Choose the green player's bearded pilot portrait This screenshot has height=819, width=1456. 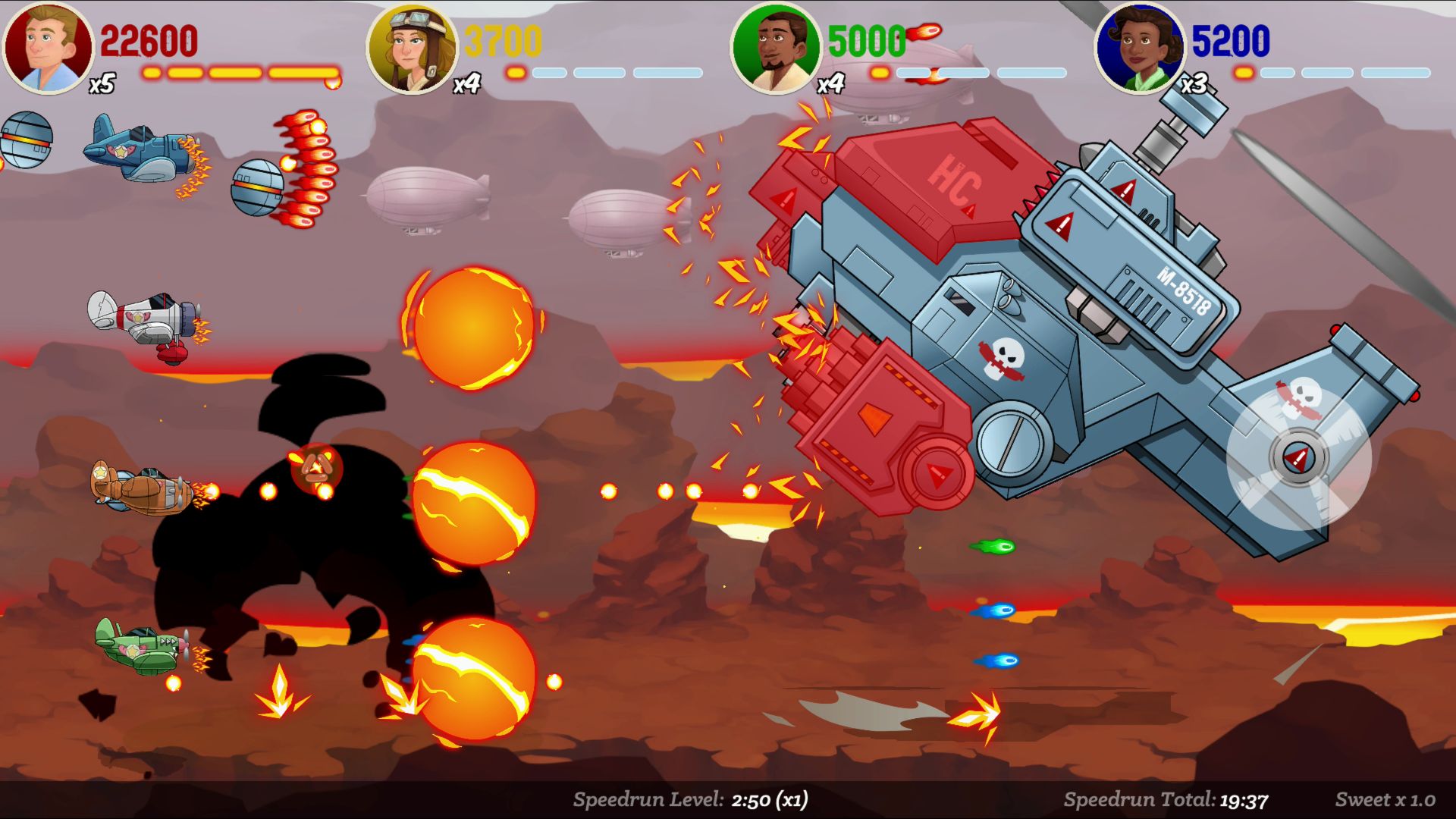tap(776, 49)
